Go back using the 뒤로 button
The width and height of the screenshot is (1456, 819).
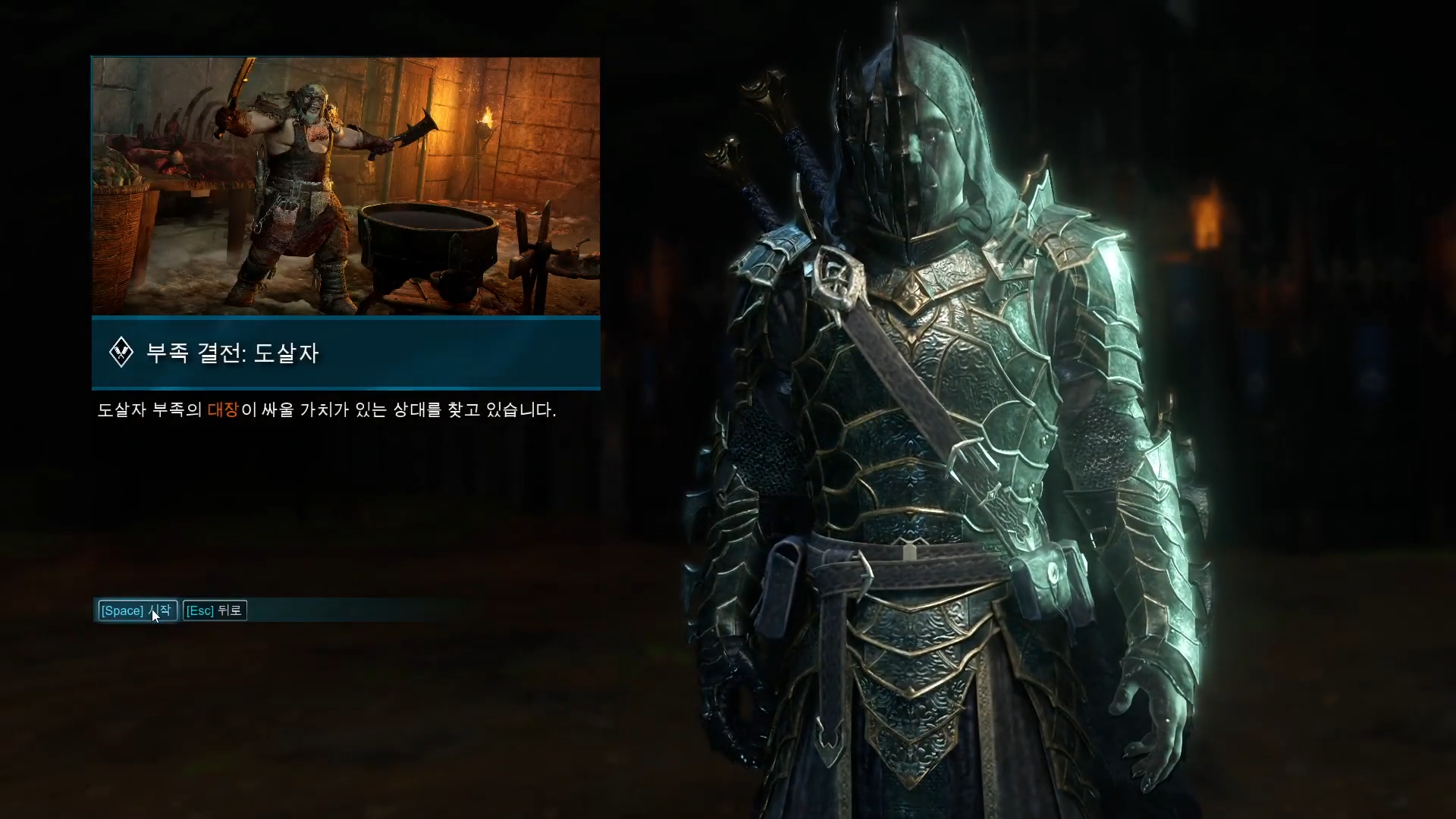pos(215,610)
